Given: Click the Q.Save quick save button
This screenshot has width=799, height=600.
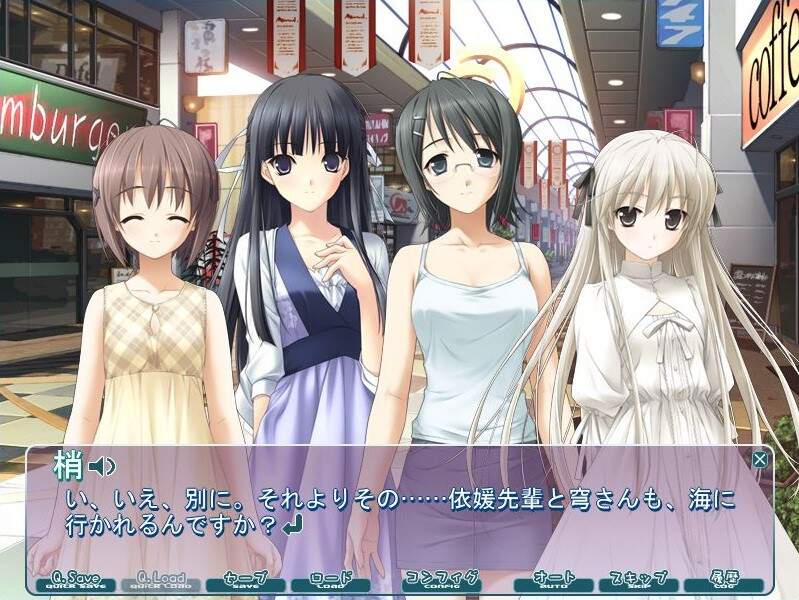Looking at the screenshot, I should pyautogui.click(x=72, y=581).
